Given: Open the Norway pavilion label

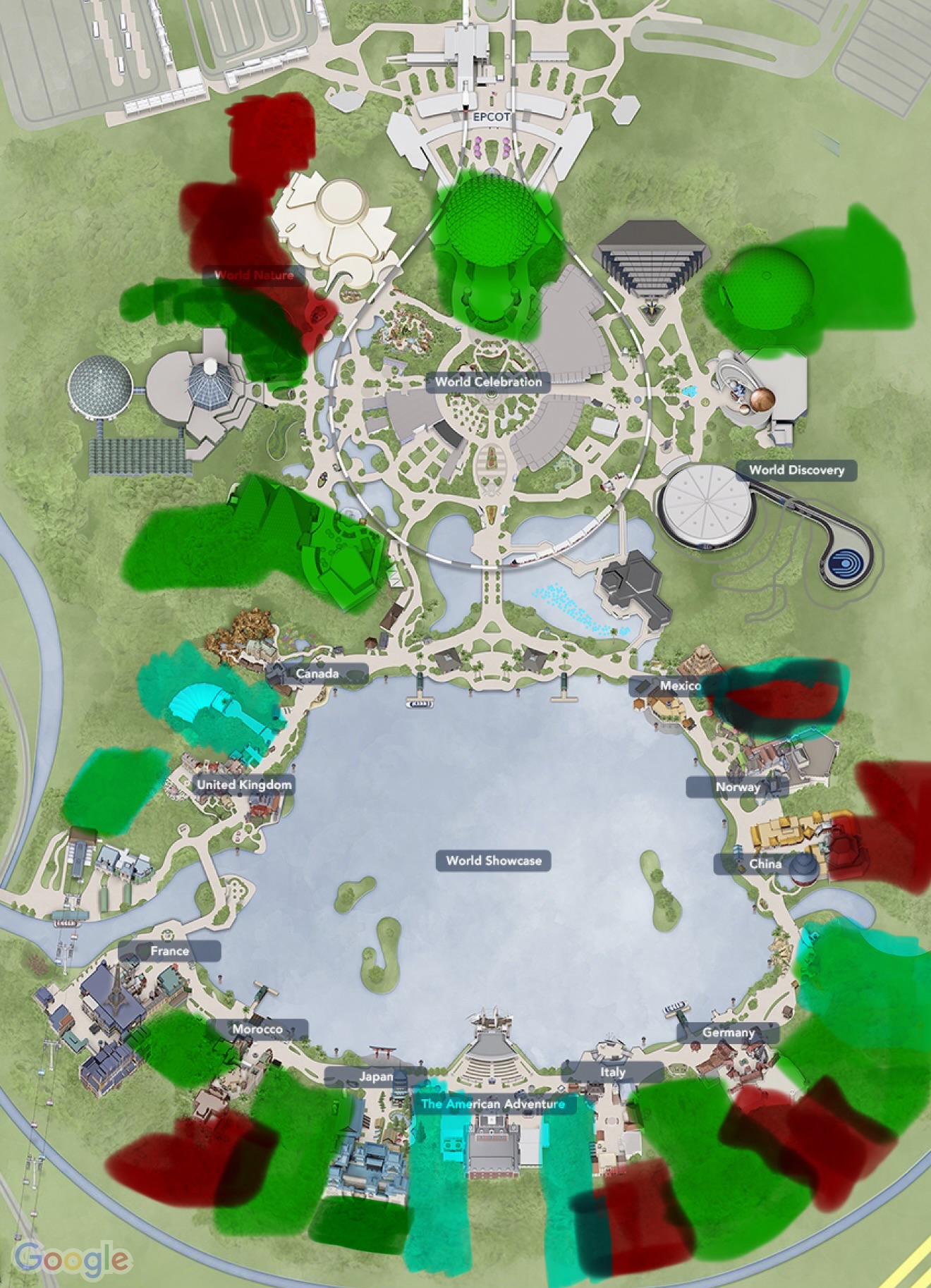Looking at the screenshot, I should tap(738, 787).
